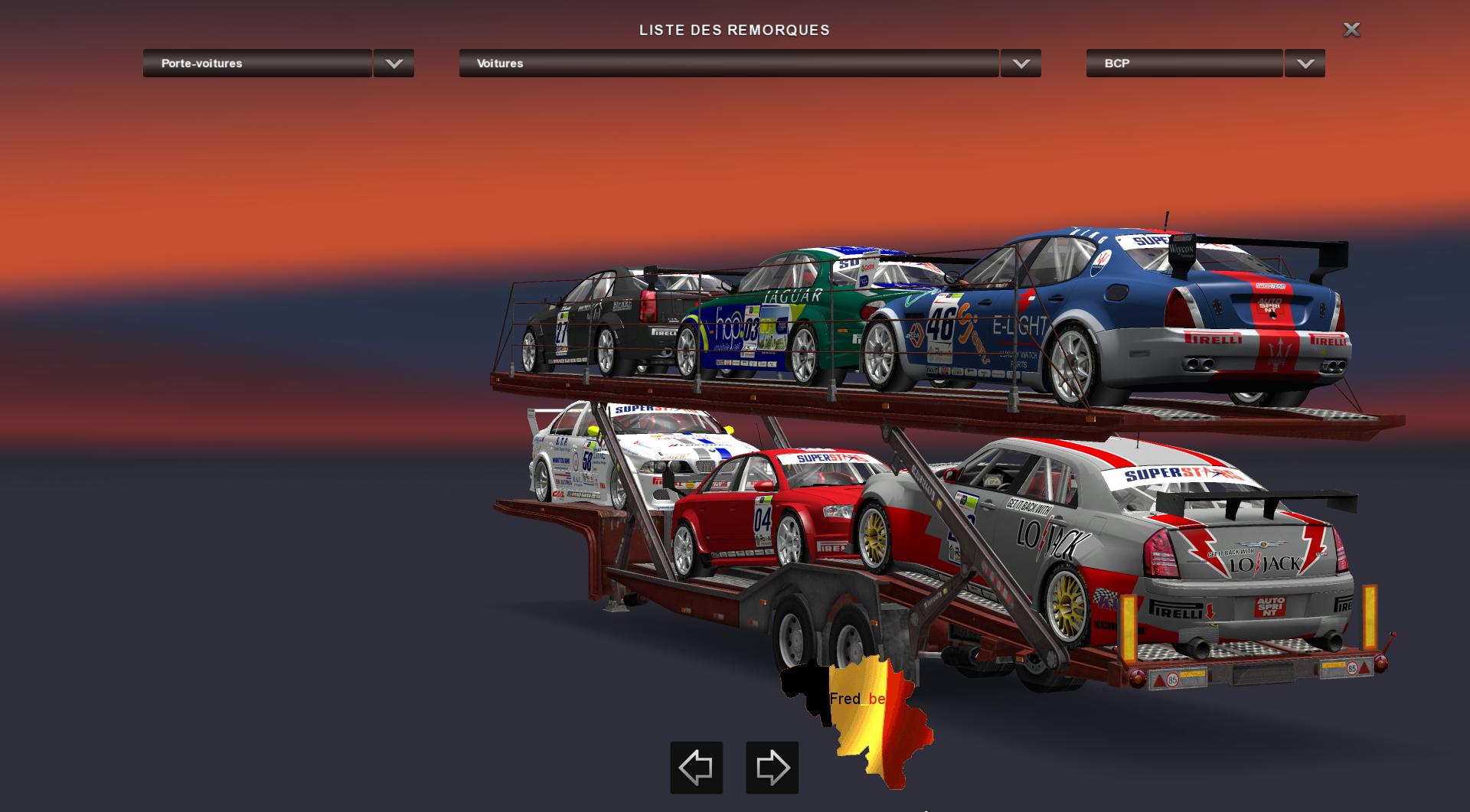Expand the Voitures cargo dropdown

point(1021,64)
